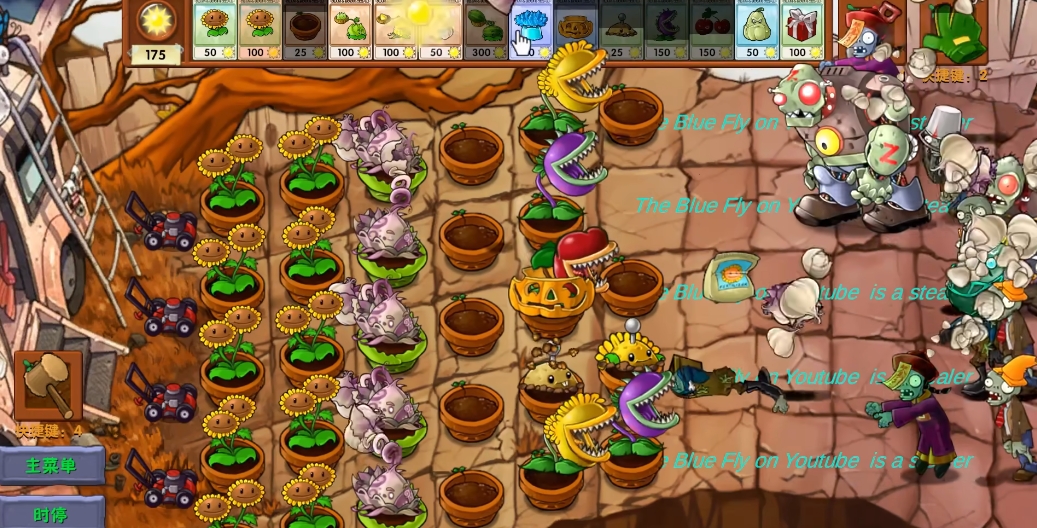Image resolution: width=1037 pixels, height=528 pixels.
Task: Choose the 300-sun Melon-pult seed packet
Action: (485, 30)
